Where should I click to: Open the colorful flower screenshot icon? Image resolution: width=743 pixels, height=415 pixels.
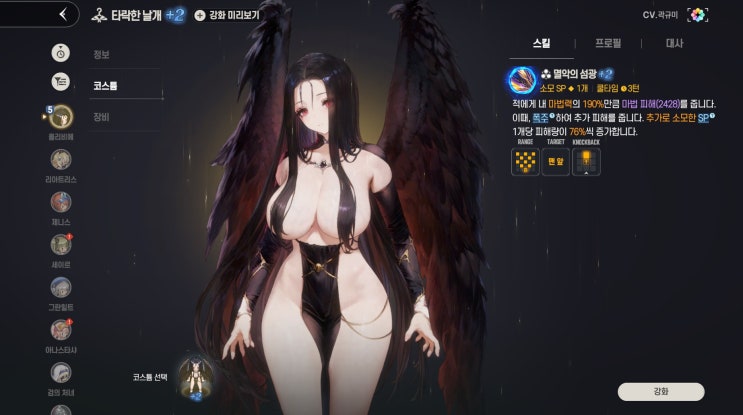[698, 15]
